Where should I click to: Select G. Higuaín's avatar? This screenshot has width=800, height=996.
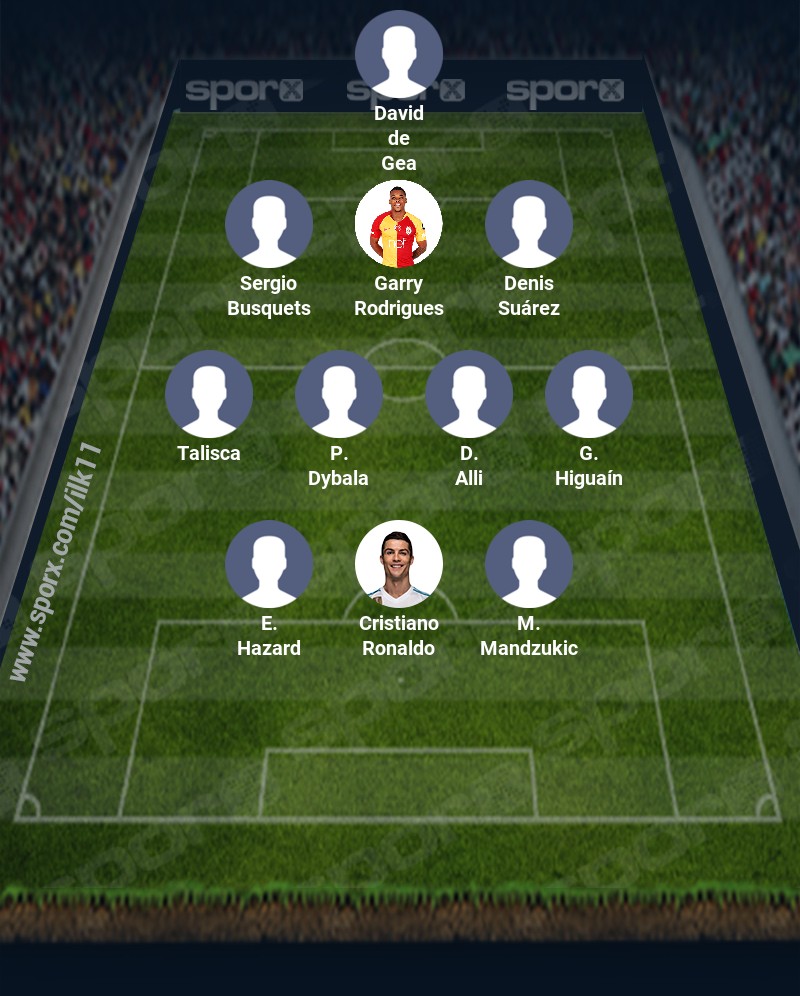[589, 394]
